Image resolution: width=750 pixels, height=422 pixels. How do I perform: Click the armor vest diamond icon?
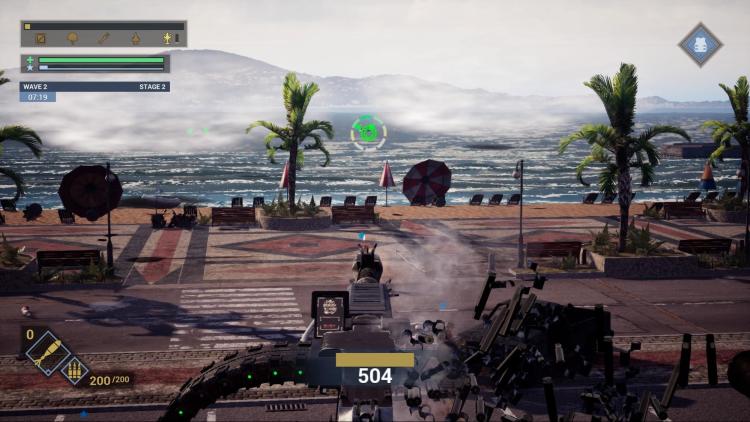pos(700,45)
